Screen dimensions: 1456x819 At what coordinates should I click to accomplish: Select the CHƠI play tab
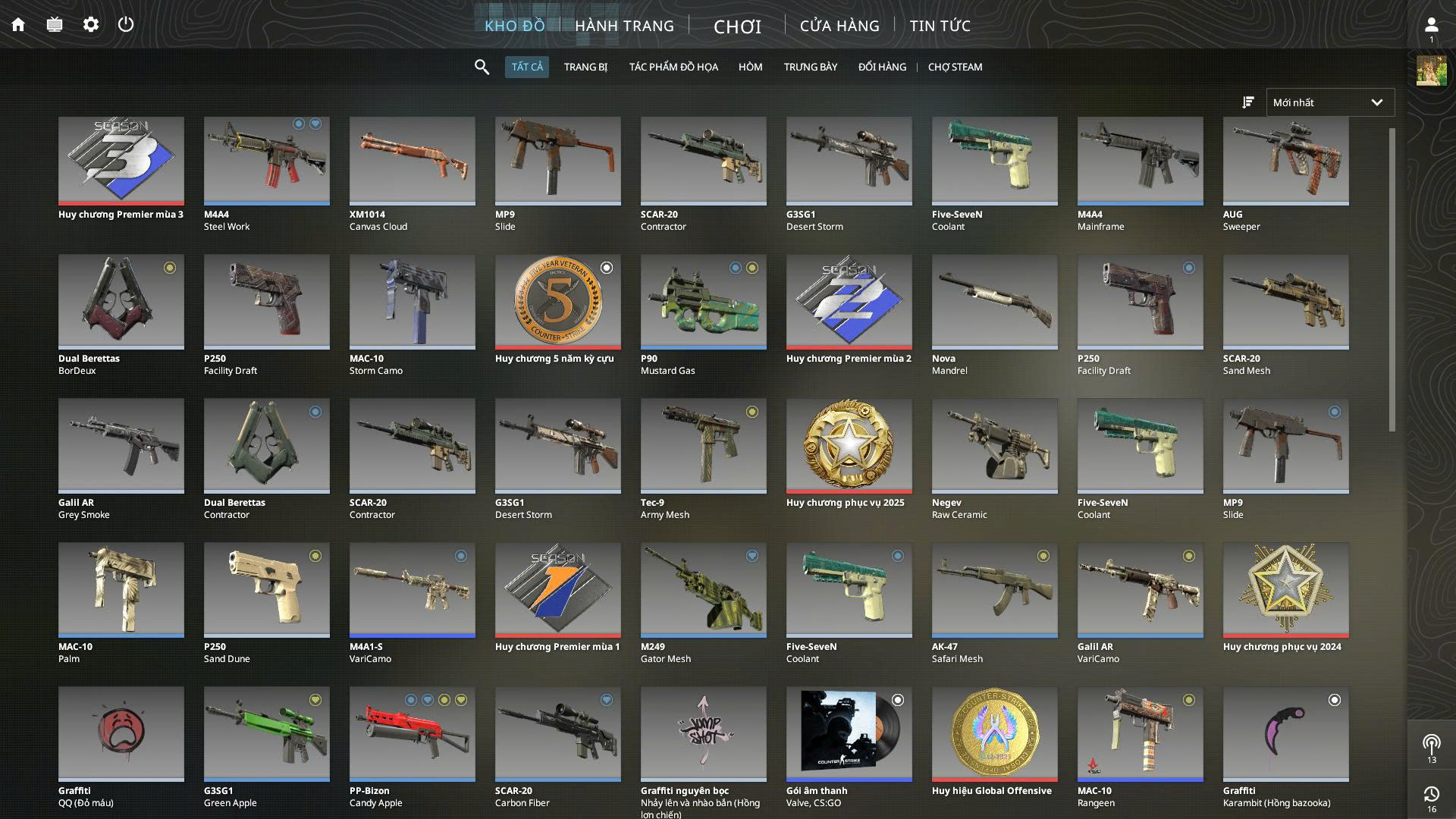click(737, 27)
